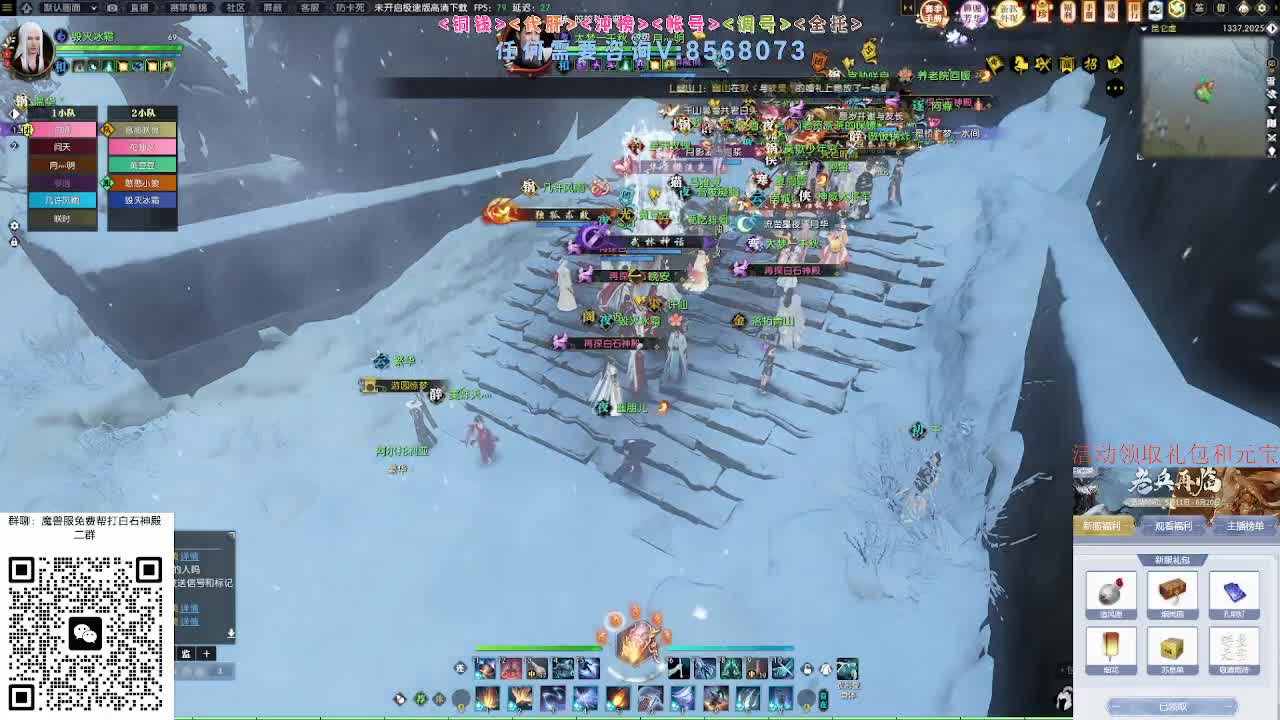Image resolution: width=1280 pixels, height=720 pixels.
Task: Select the skill in hotbar slot 1
Action: 485,668
